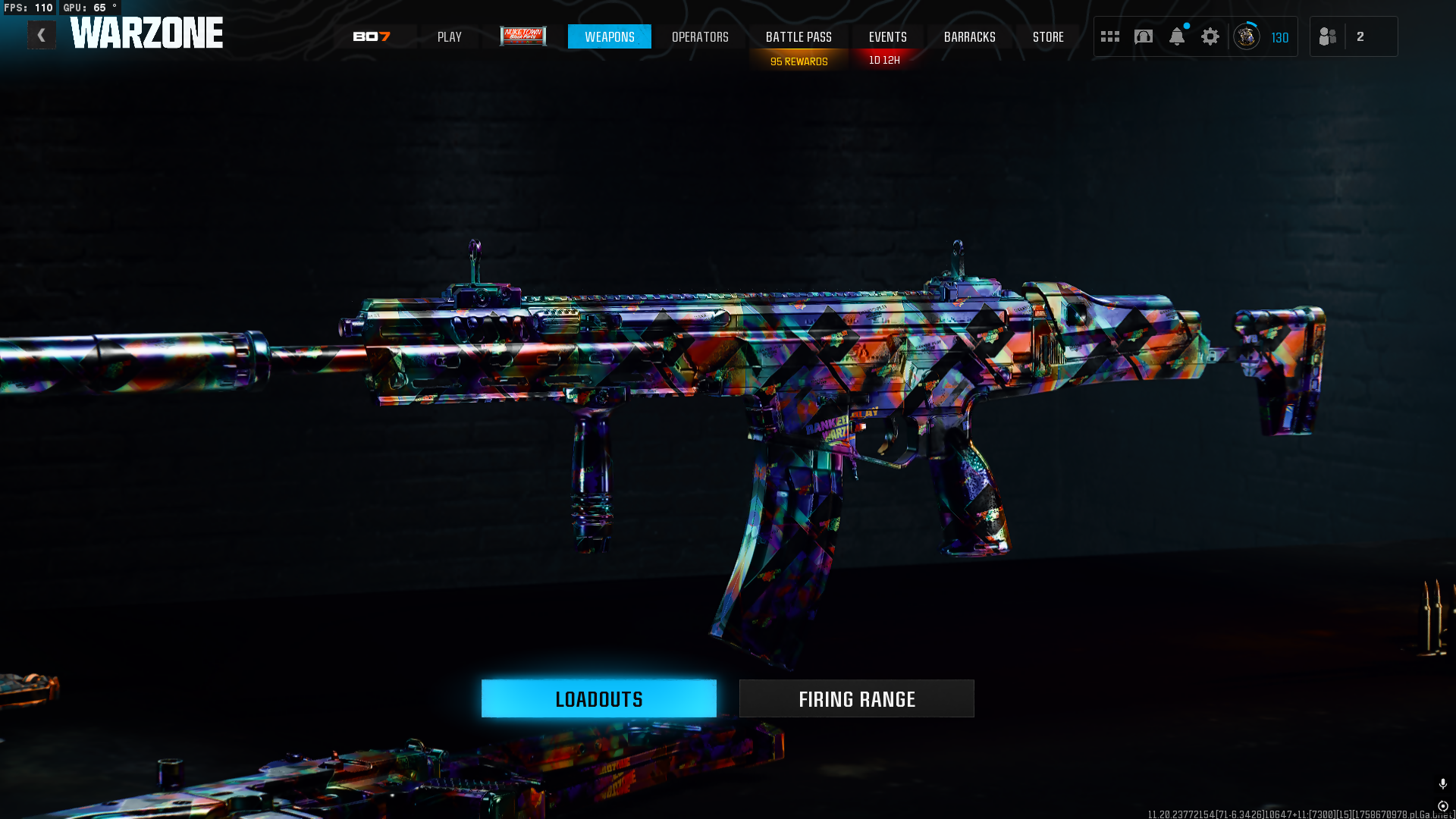
Task: Go to the Barracks tab
Action: click(969, 36)
